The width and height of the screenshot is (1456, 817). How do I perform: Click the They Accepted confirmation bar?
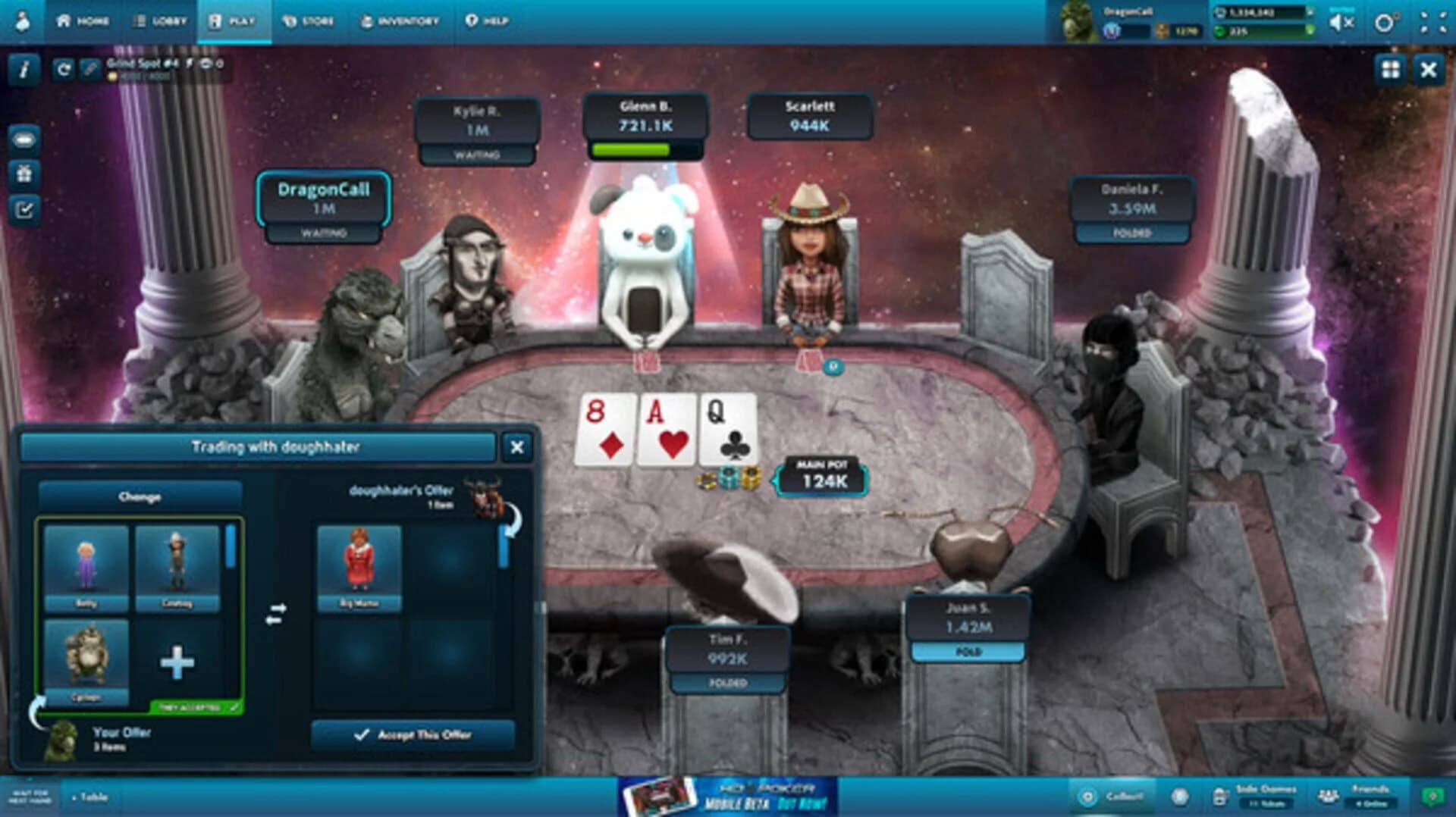click(196, 705)
